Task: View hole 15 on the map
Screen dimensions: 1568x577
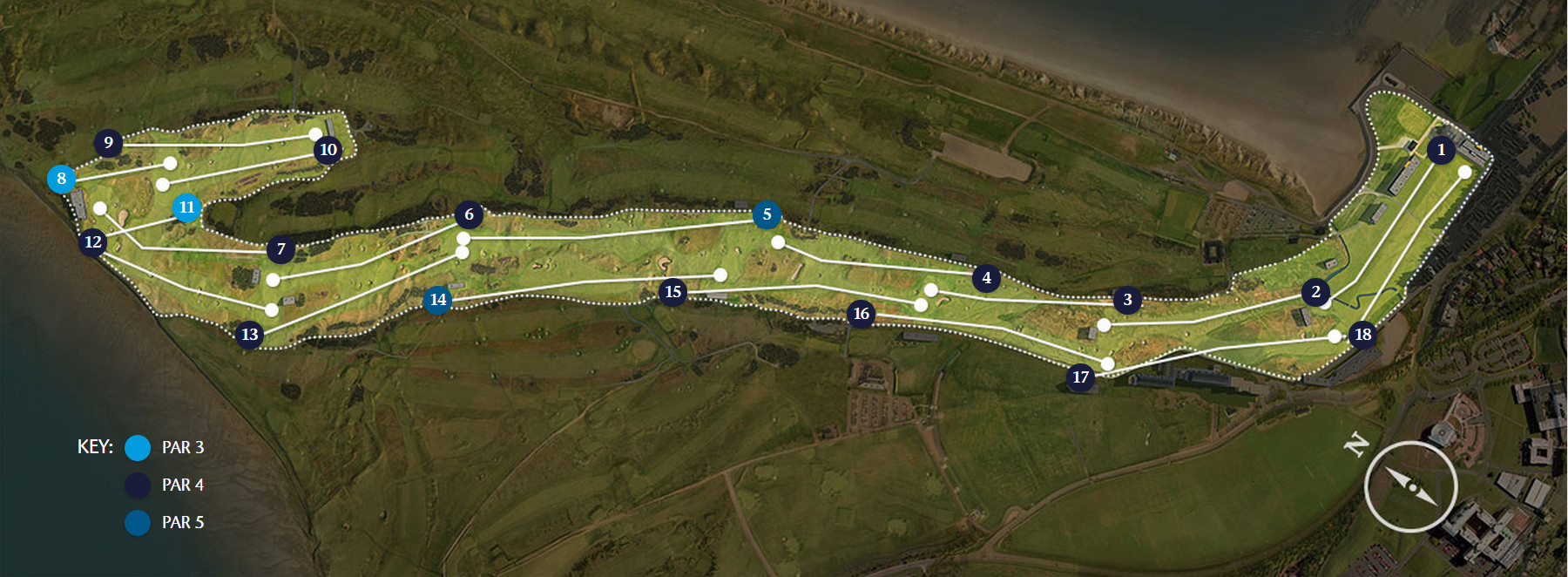Action: (x=672, y=292)
